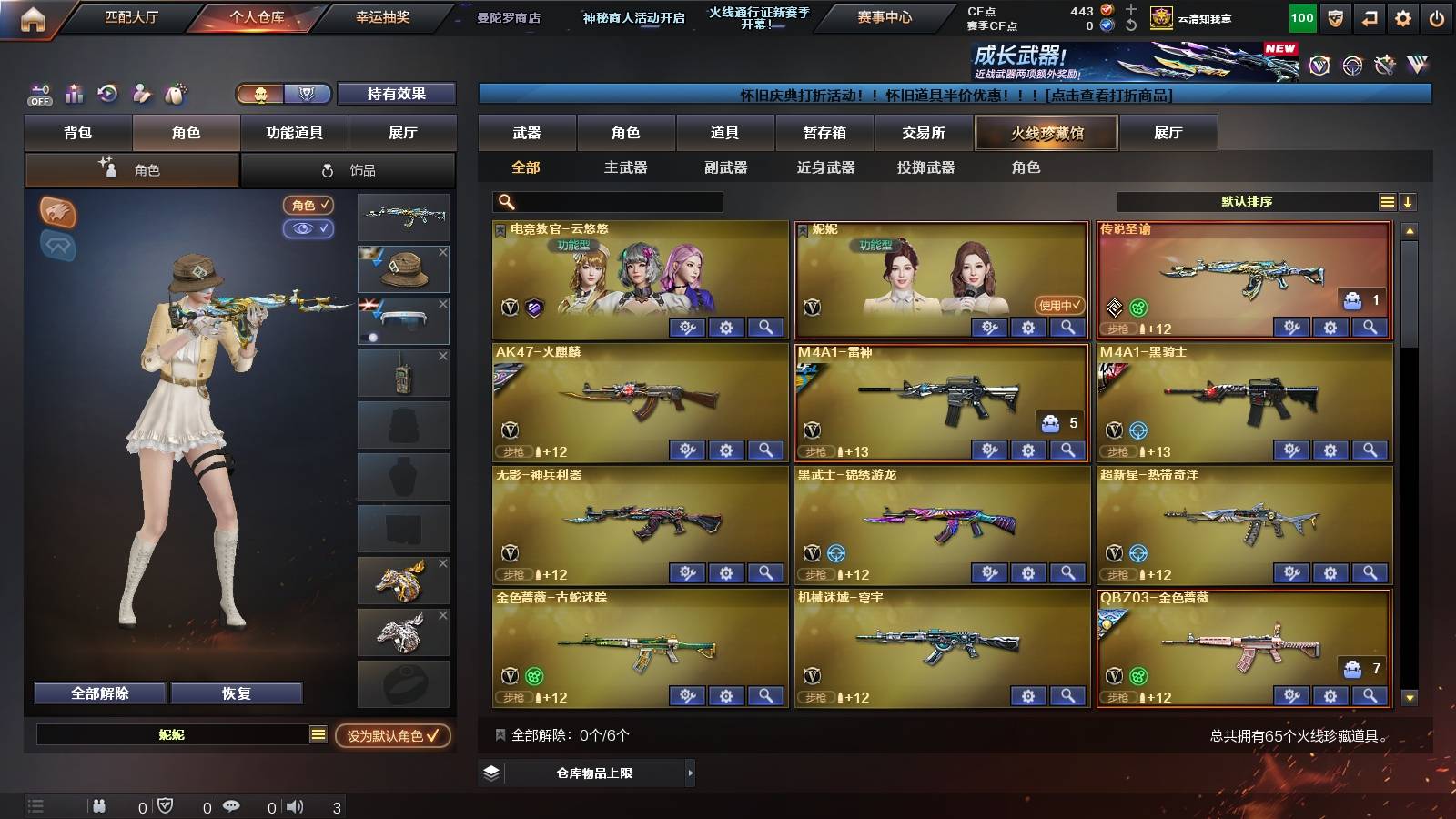Select the pet/egg icon in left toolbar
This screenshot has width=1456, height=819.
[177, 94]
